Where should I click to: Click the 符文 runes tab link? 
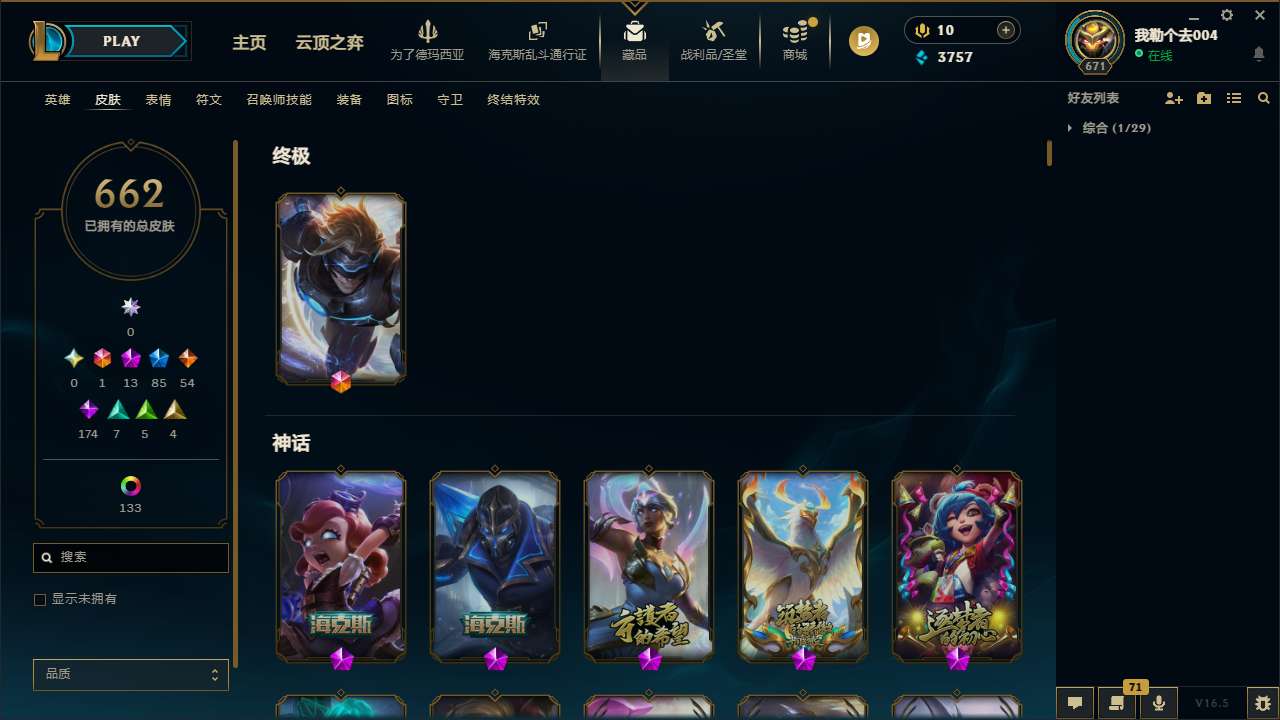pyautogui.click(x=209, y=100)
